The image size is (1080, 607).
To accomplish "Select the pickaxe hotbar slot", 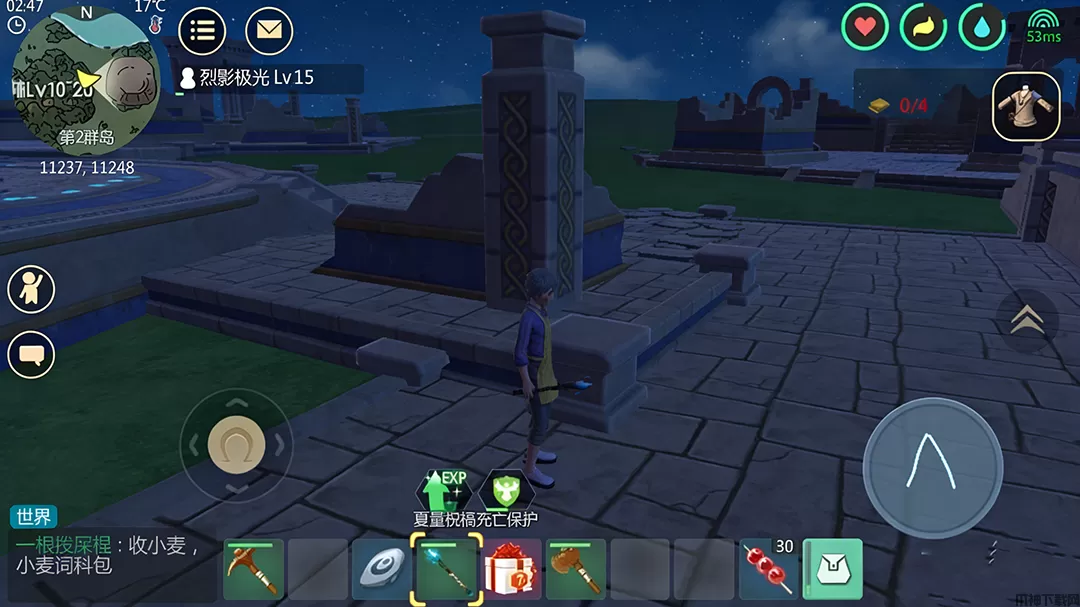I will pyautogui.click(x=253, y=569).
